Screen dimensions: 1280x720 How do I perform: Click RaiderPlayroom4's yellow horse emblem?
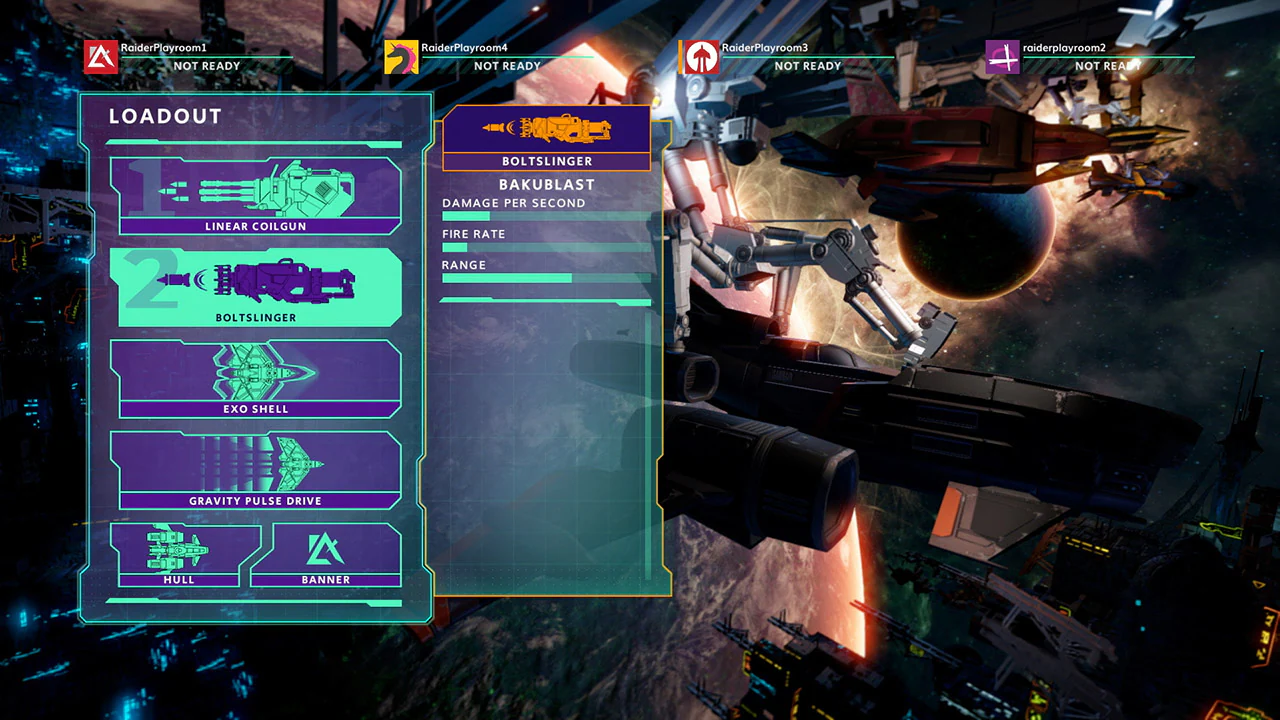coord(399,57)
